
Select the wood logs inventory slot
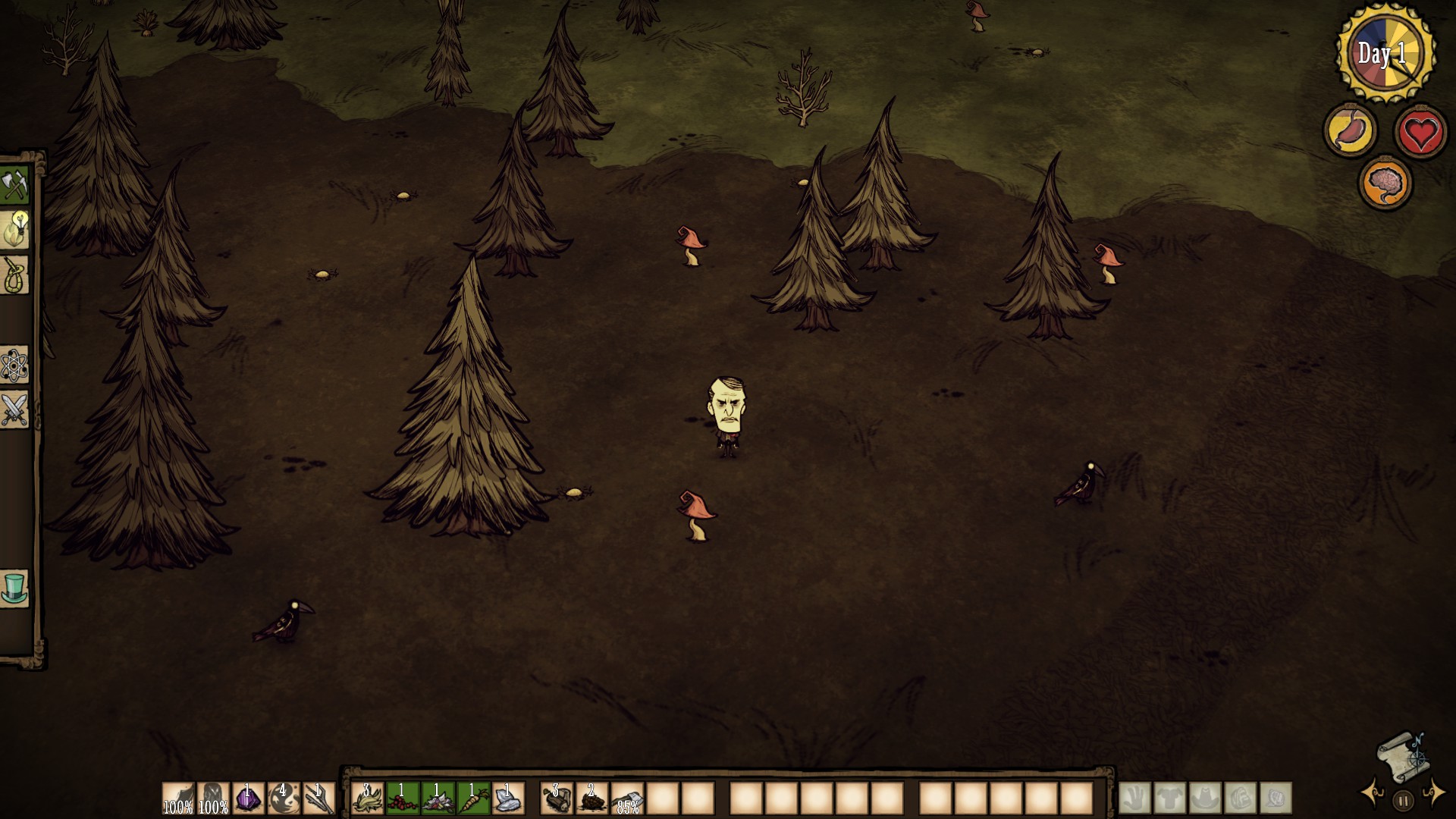pos(557,799)
